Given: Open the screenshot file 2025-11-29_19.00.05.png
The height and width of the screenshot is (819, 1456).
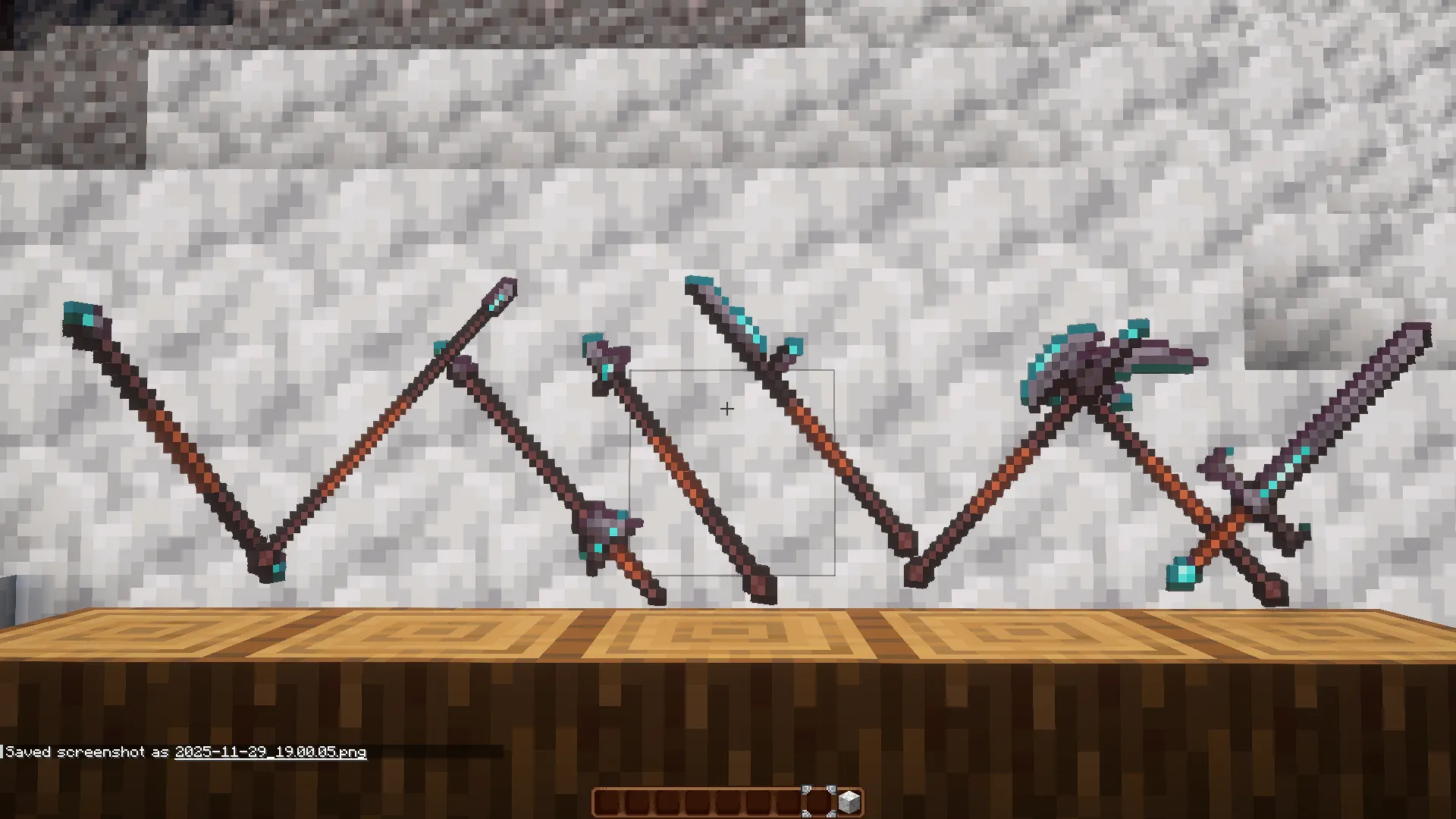Looking at the screenshot, I should pos(269,752).
